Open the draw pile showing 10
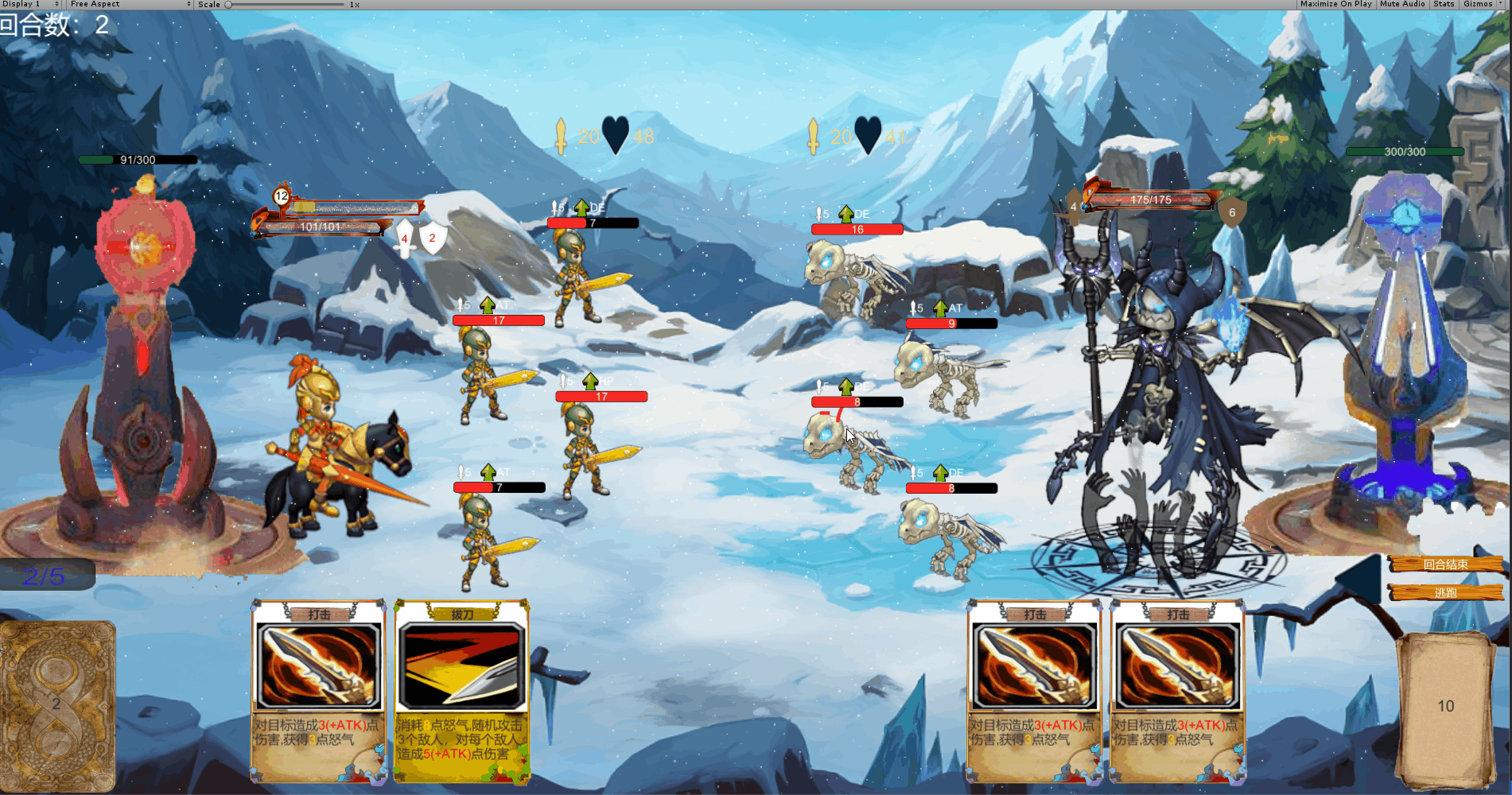The width and height of the screenshot is (1512, 795). (x=1445, y=706)
